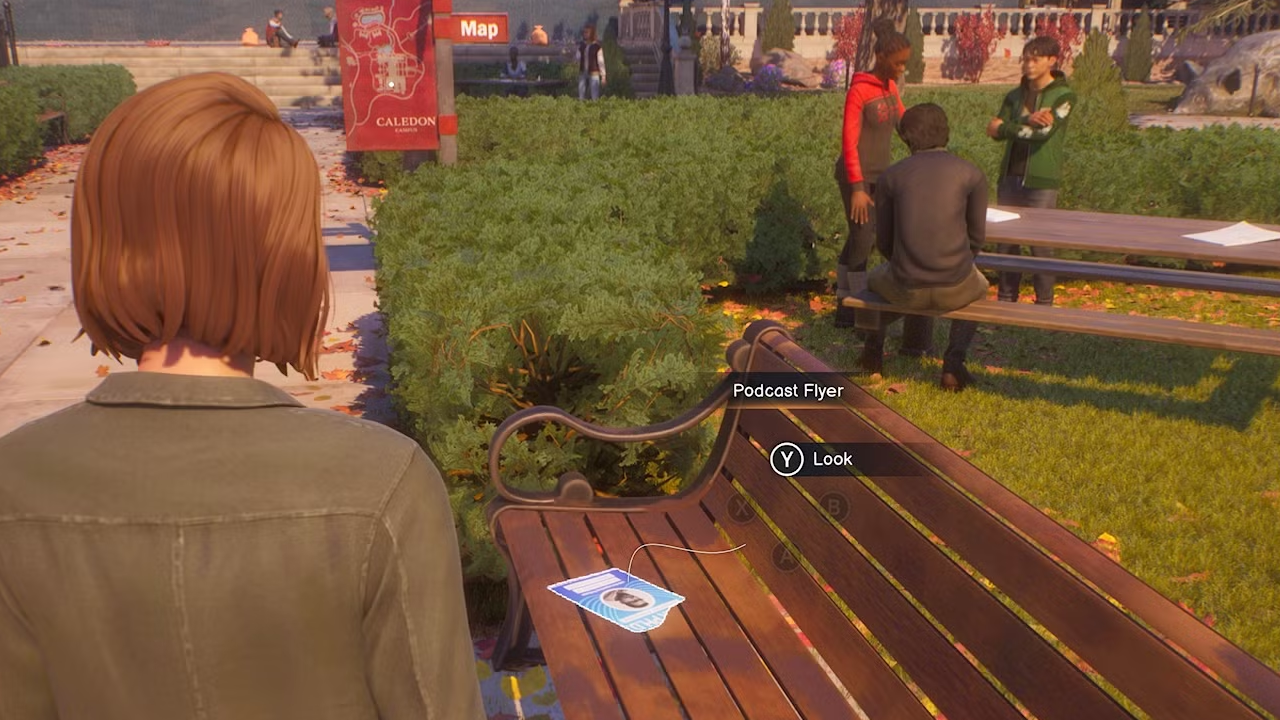
Task: Click the CALEDON CAMPUS map title
Action: click(406, 122)
